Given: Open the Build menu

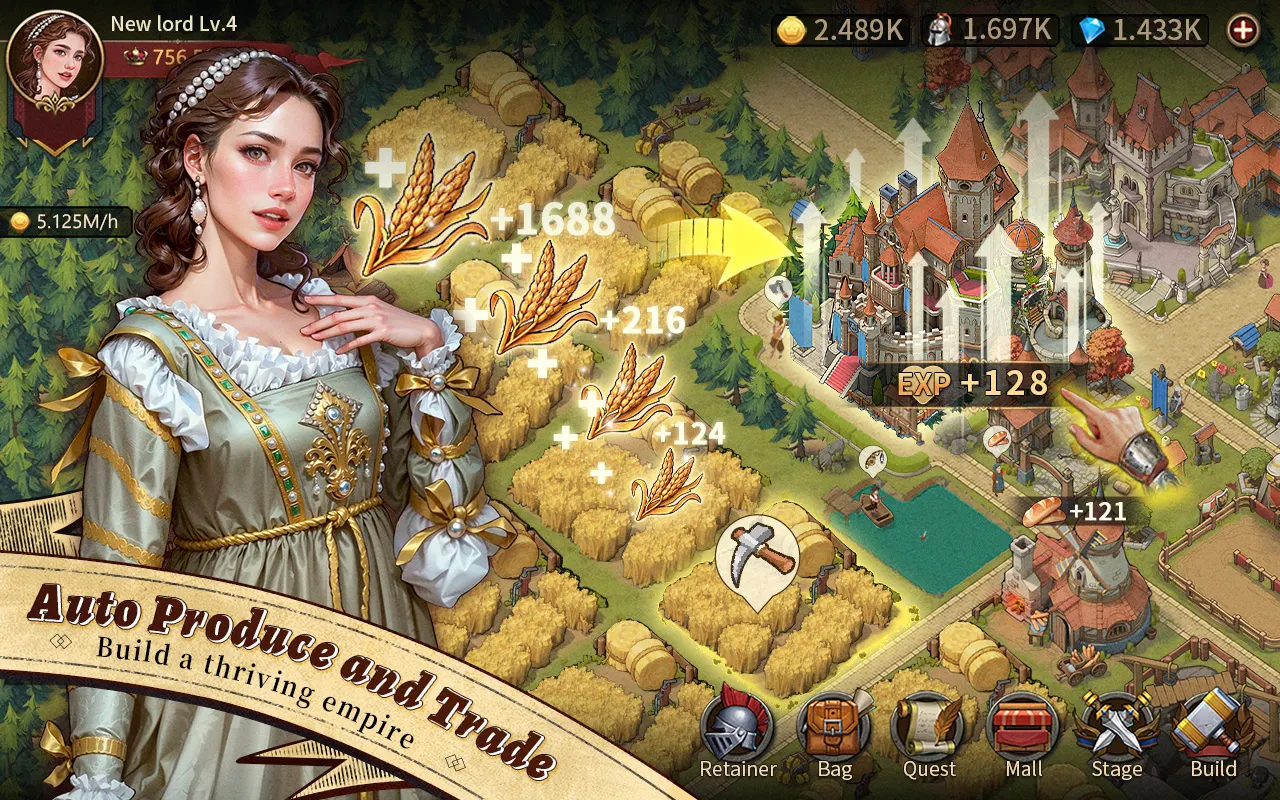Looking at the screenshot, I should coord(1212,732).
